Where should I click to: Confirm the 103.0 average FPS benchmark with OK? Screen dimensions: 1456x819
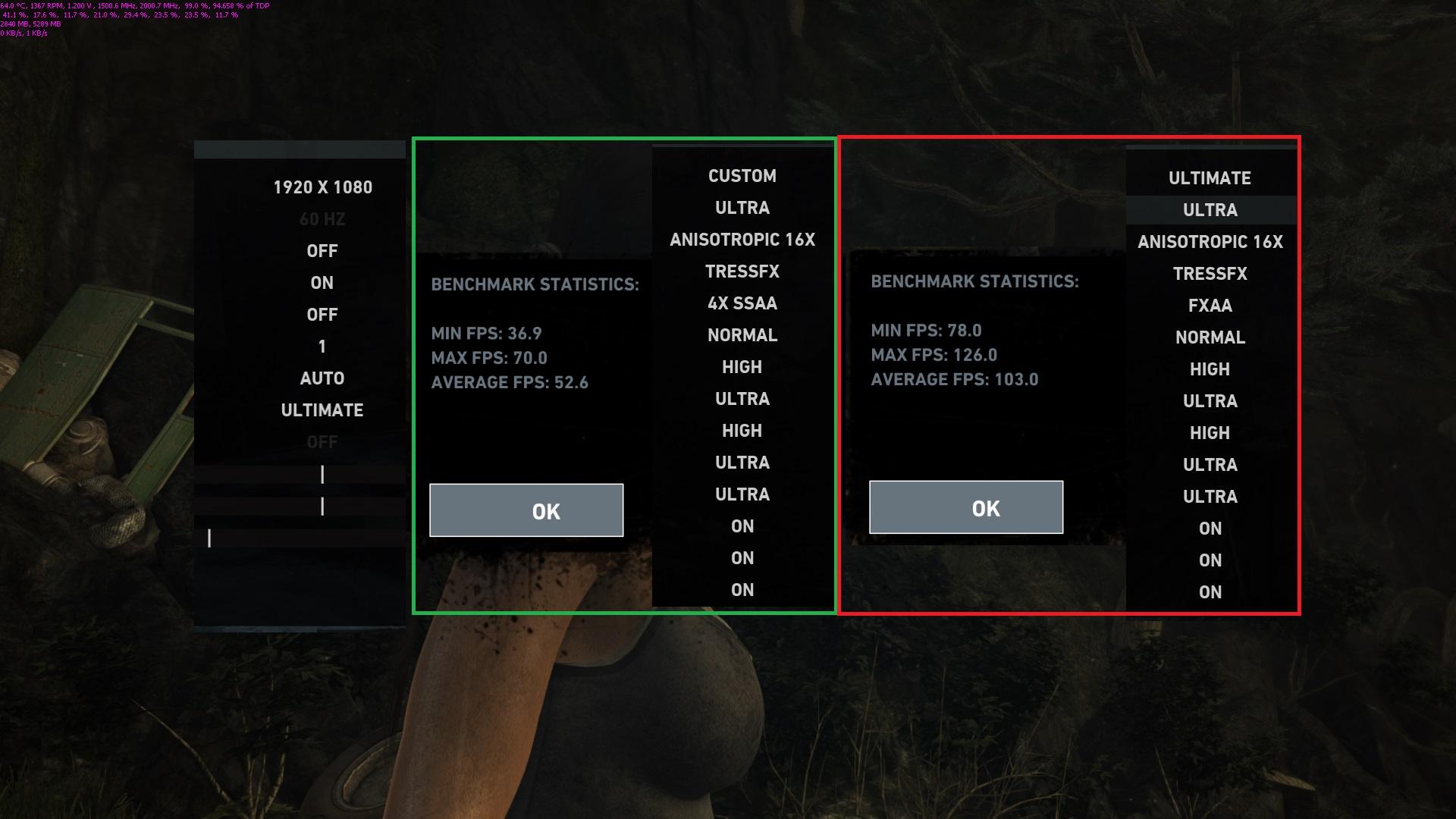[966, 507]
